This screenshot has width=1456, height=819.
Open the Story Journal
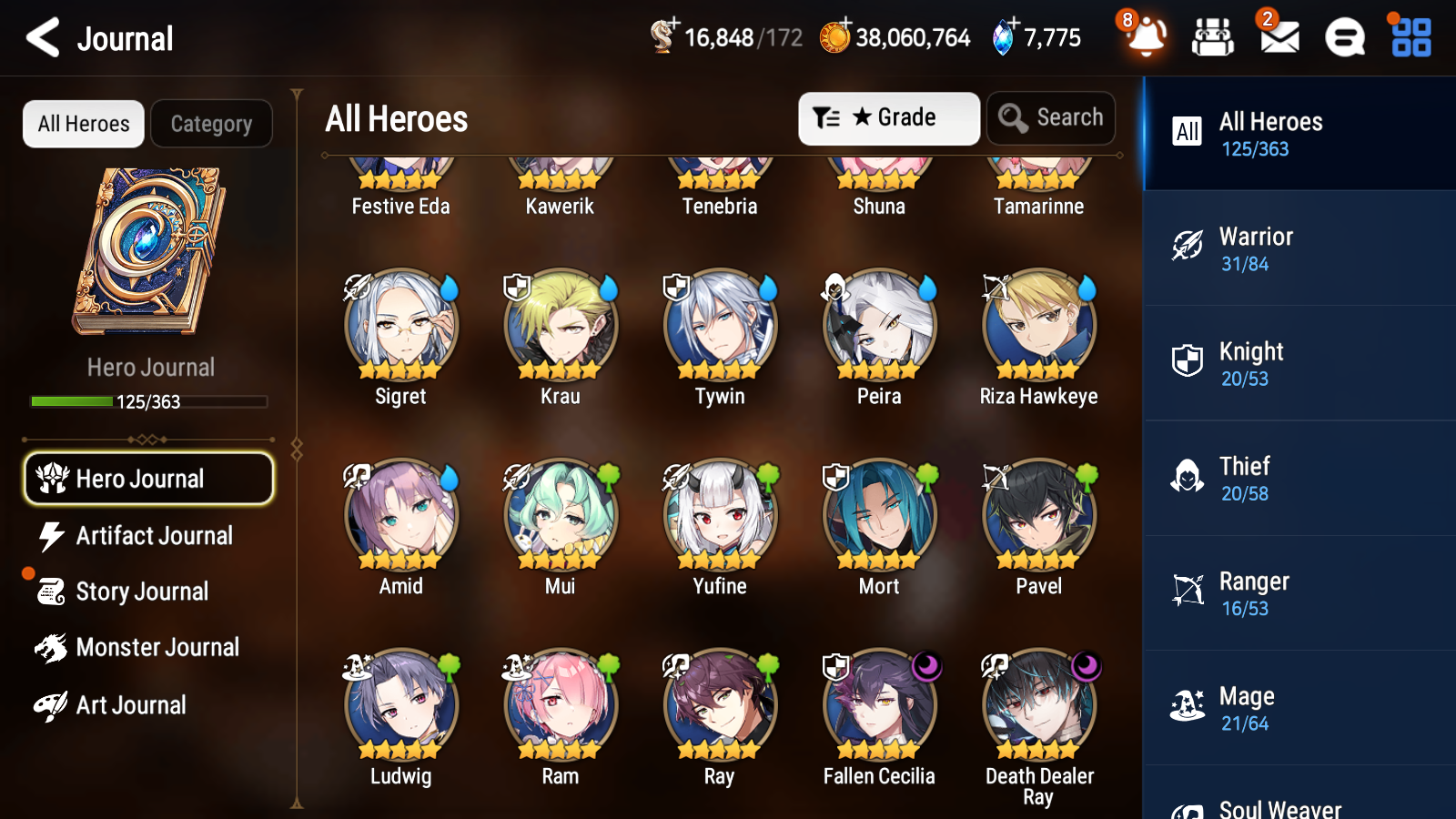tap(148, 591)
